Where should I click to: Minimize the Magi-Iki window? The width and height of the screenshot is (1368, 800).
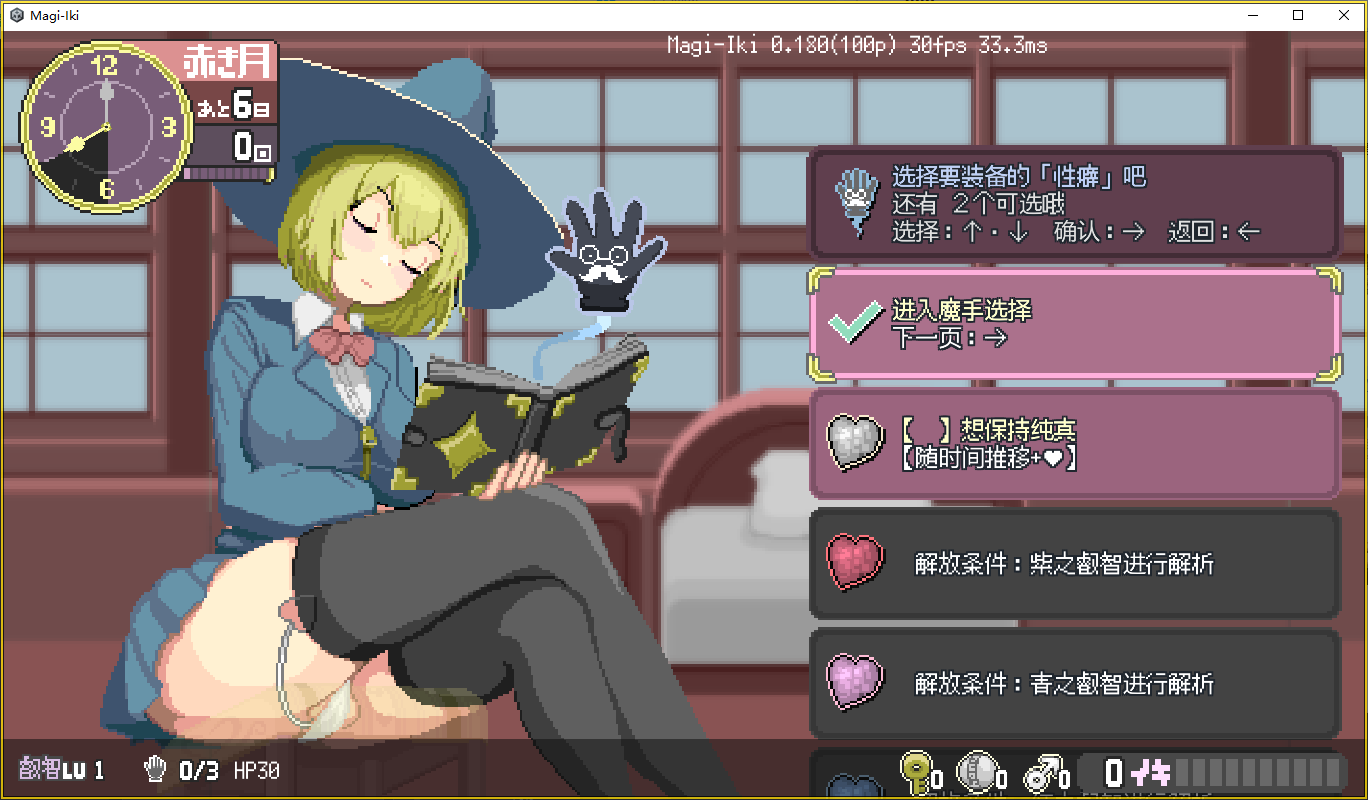pos(1252,15)
